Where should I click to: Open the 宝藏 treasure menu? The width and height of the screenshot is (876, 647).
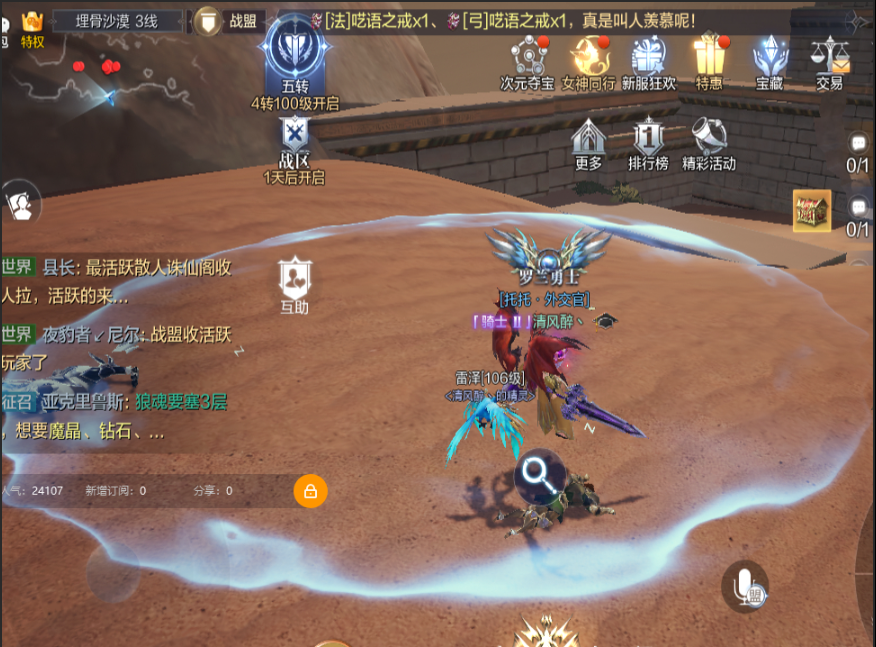tap(769, 60)
